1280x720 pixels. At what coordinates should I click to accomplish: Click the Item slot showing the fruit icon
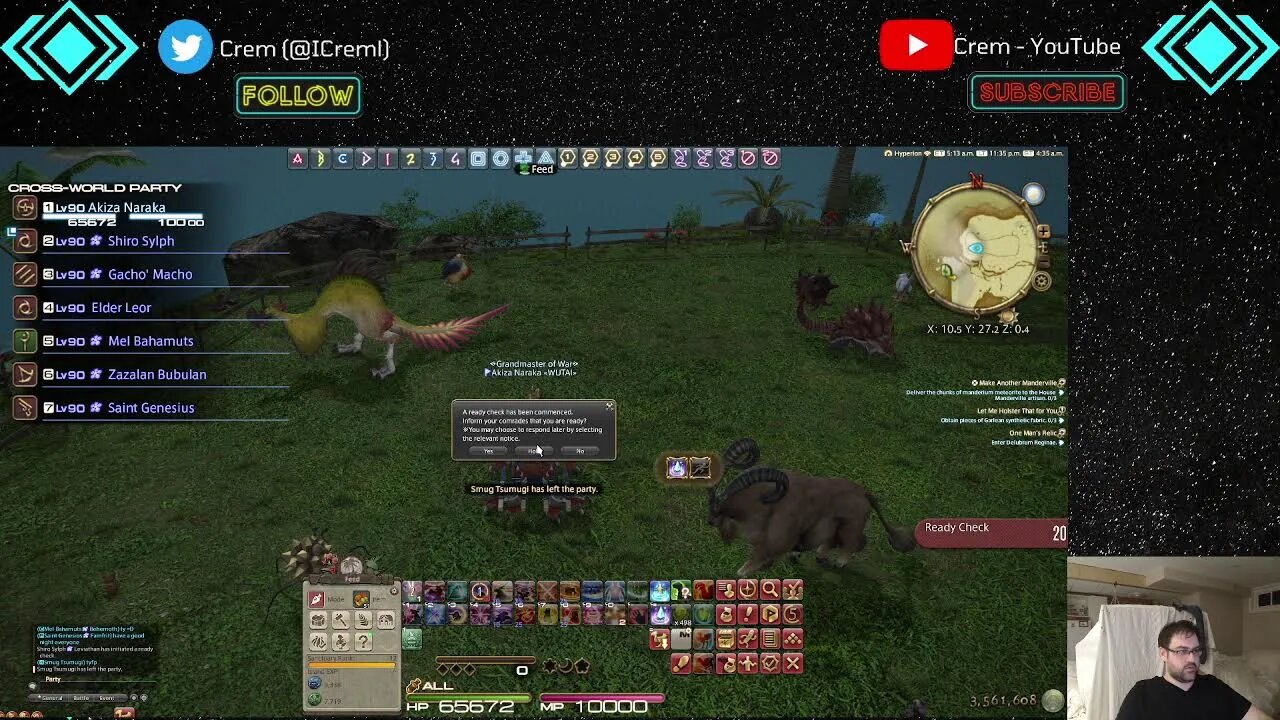click(361, 598)
